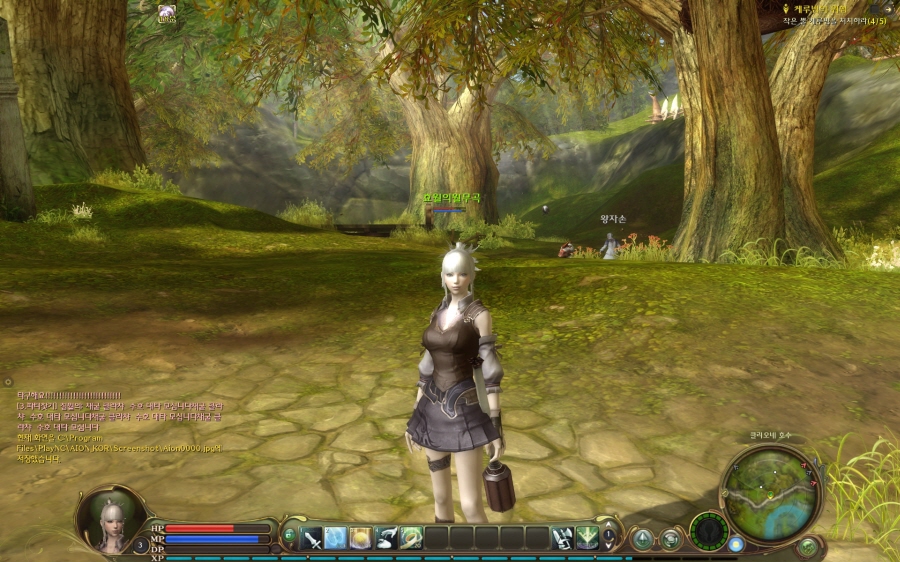Trigger the white hand skill in slot 4
This screenshot has width=900, height=562.
[386, 537]
